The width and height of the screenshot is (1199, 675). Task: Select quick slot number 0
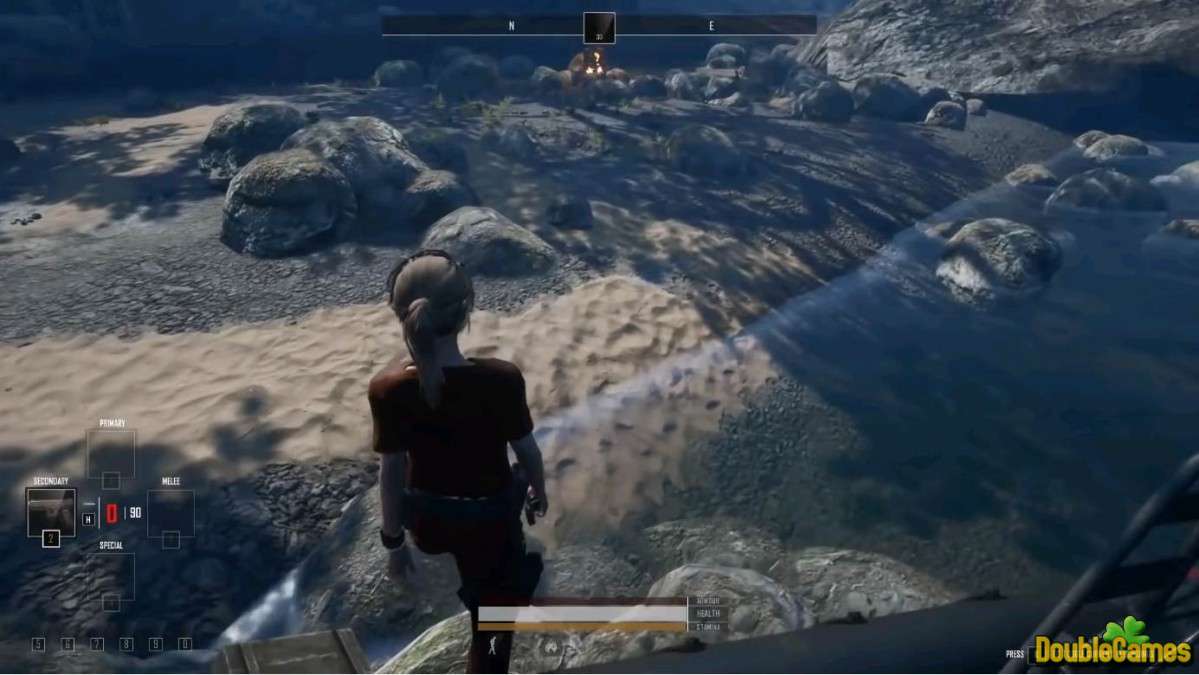pos(185,644)
